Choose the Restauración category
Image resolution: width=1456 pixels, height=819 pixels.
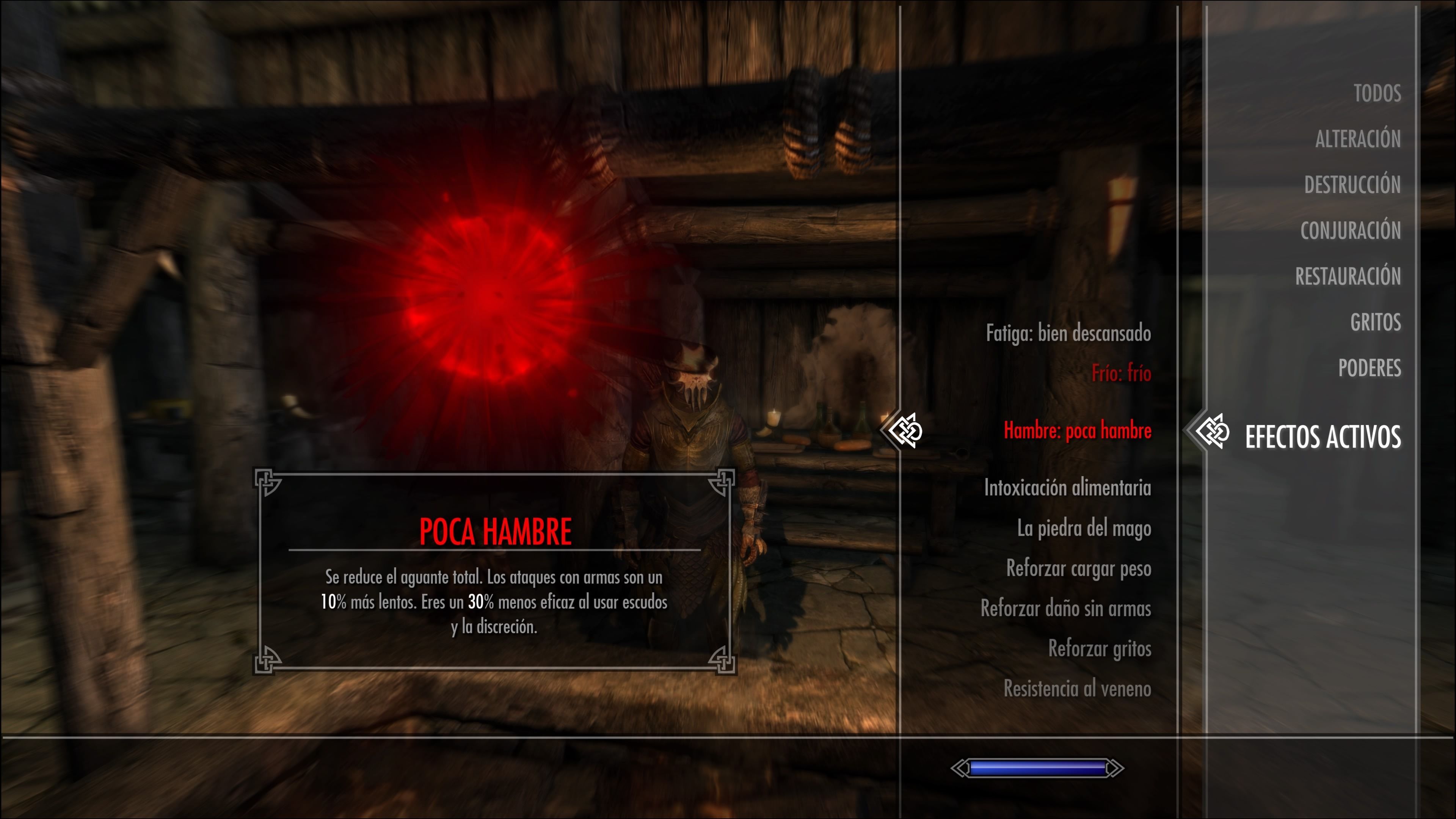click(1348, 276)
